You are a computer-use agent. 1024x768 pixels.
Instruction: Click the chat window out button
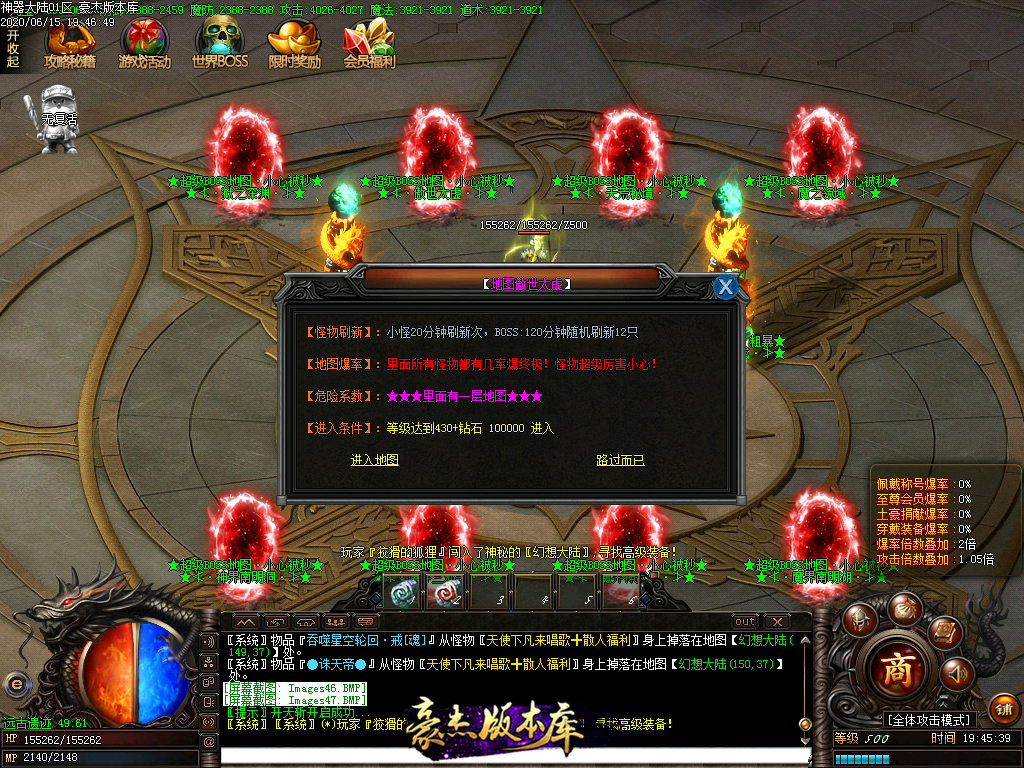click(x=745, y=621)
